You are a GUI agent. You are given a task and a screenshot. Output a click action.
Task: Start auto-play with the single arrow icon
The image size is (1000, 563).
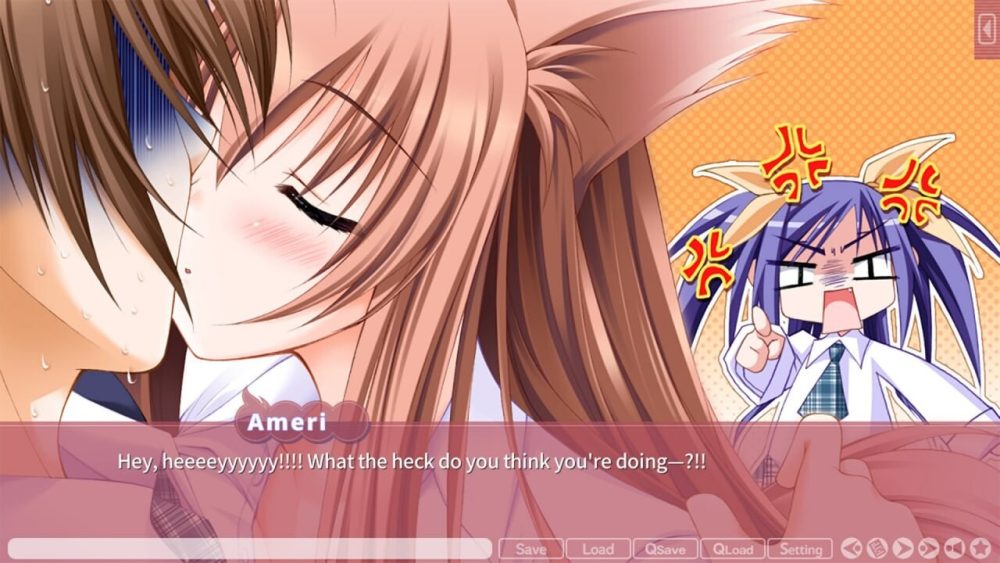coord(902,548)
